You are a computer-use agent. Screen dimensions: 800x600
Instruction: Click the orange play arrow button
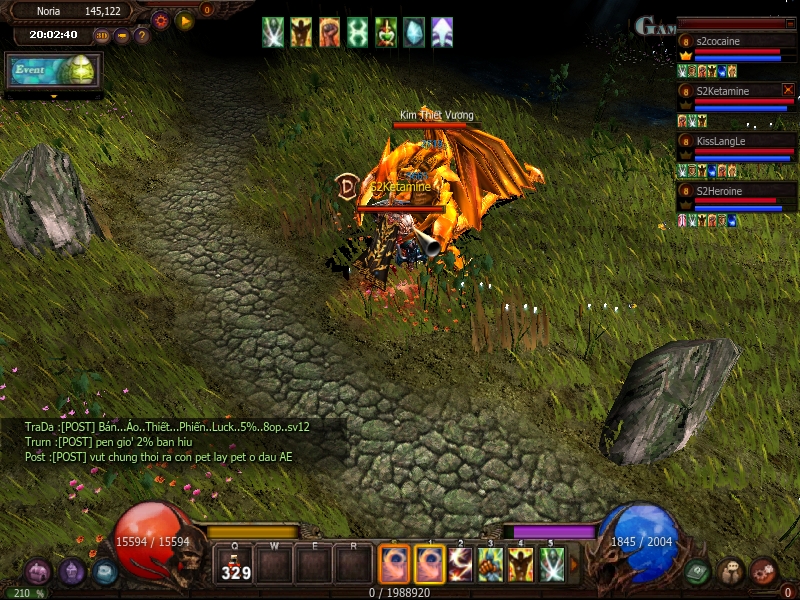(x=184, y=20)
